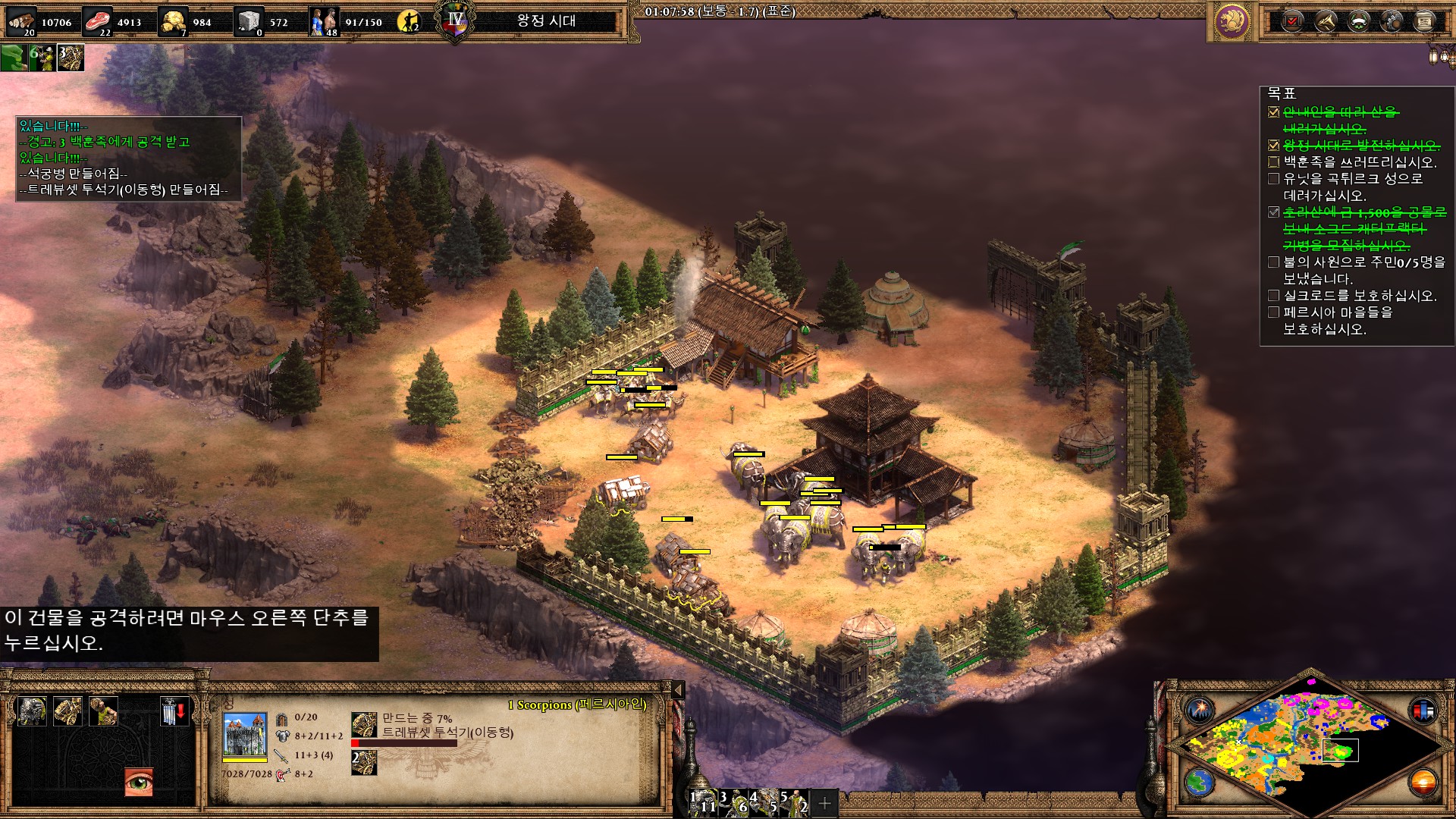Open the diplomacy horn button

[1326, 21]
